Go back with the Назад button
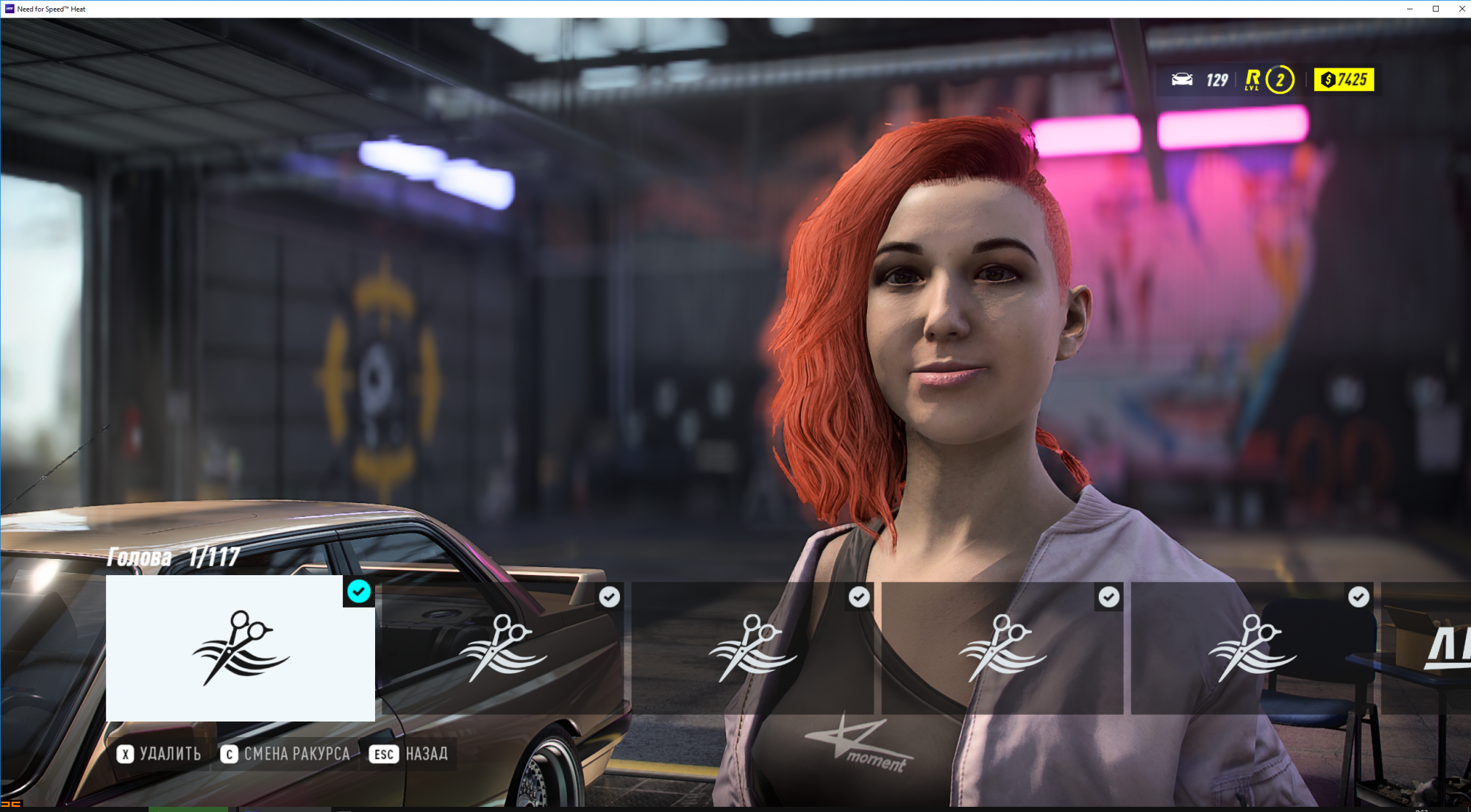This screenshot has width=1471, height=812. (x=409, y=754)
